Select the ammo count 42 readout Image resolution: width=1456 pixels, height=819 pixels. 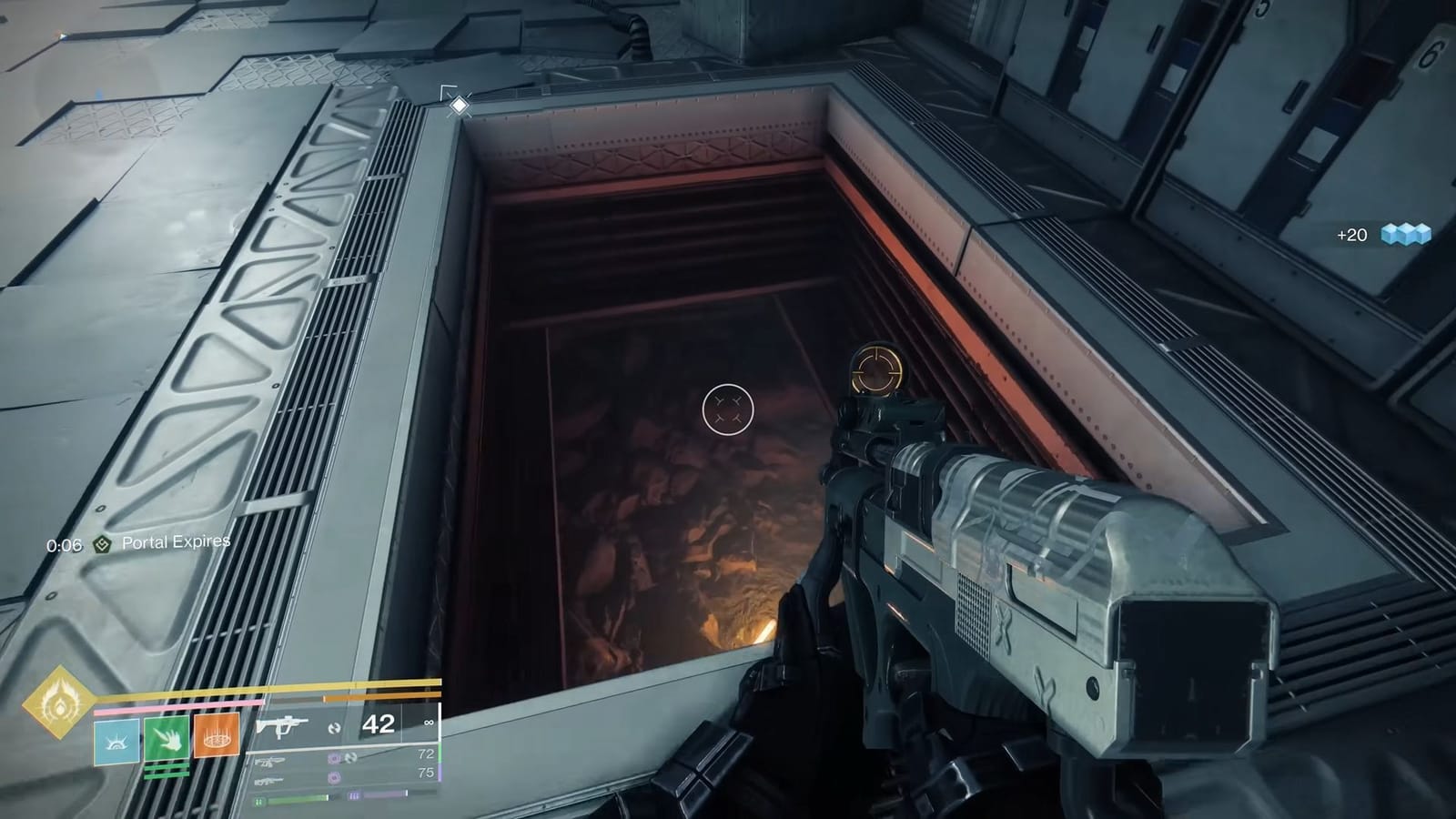click(x=379, y=725)
